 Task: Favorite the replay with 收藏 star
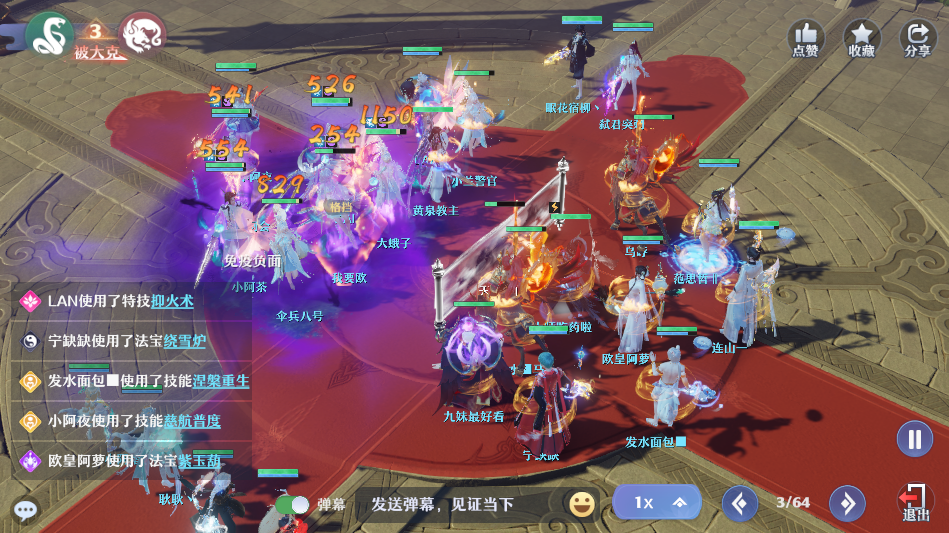click(x=861, y=38)
